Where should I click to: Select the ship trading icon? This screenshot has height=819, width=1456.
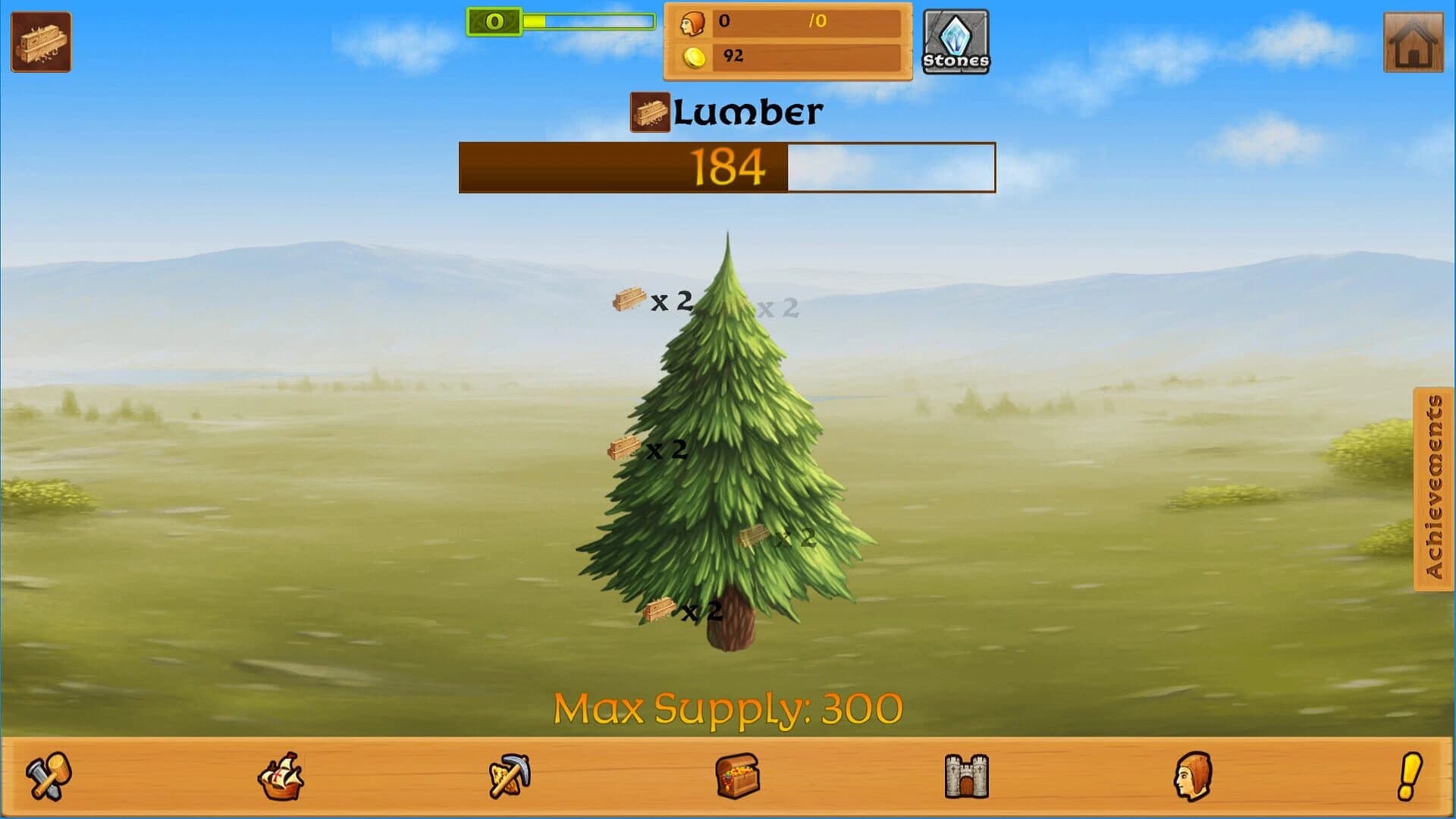pyautogui.click(x=280, y=775)
